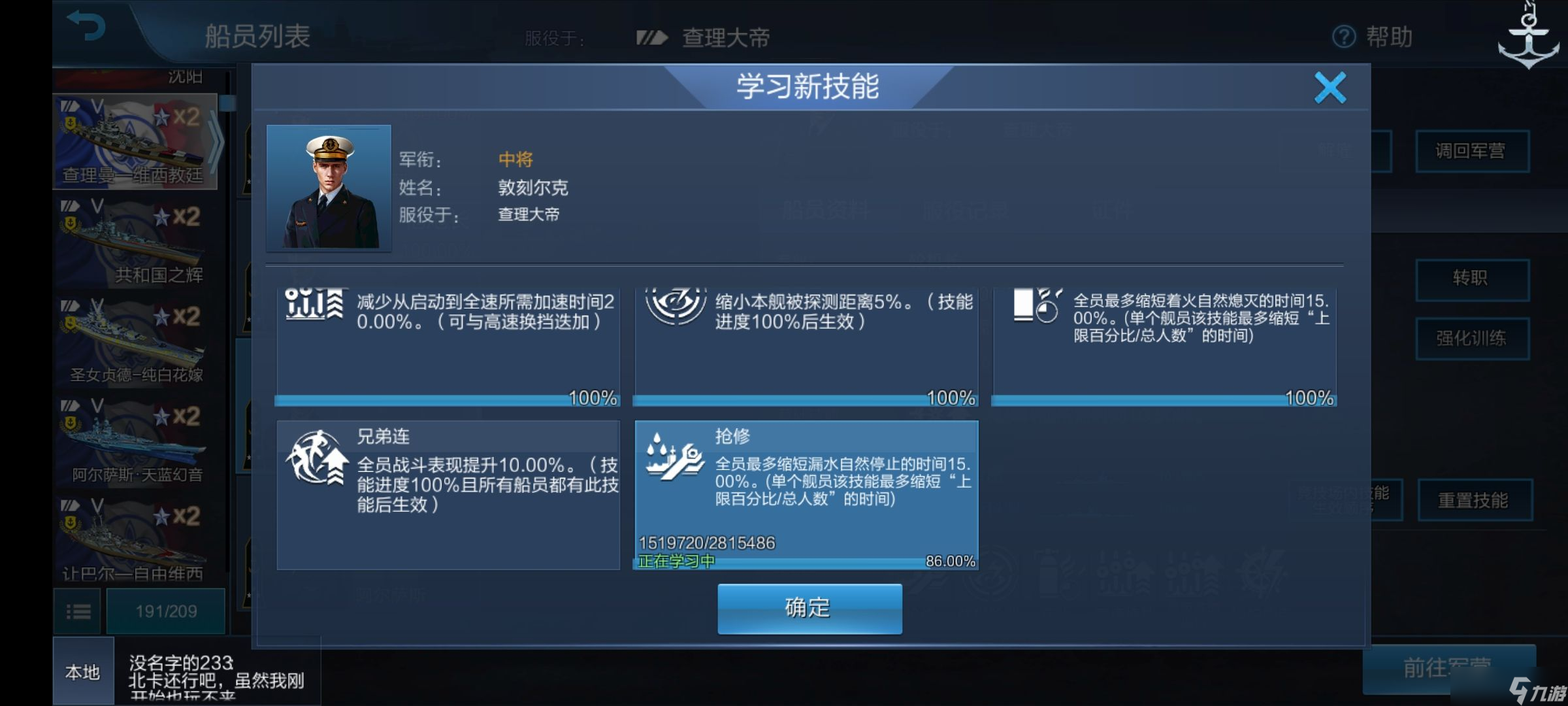The width and height of the screenshot is (1568, 706).
Task: Click the 调回军营 recall button
Action: pyautogui.click(x=1473, y=150)
